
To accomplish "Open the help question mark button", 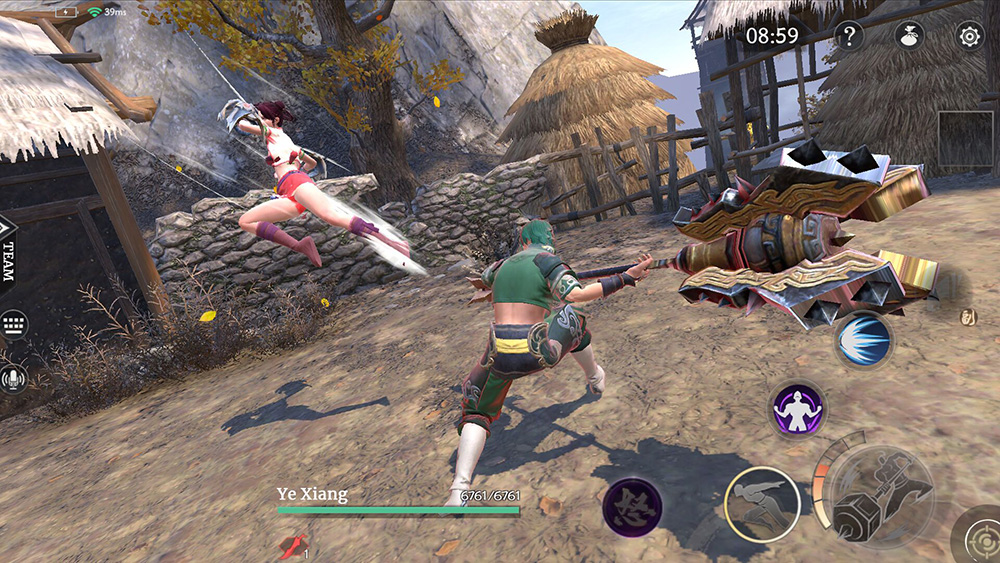I will (x=849, y=37).
